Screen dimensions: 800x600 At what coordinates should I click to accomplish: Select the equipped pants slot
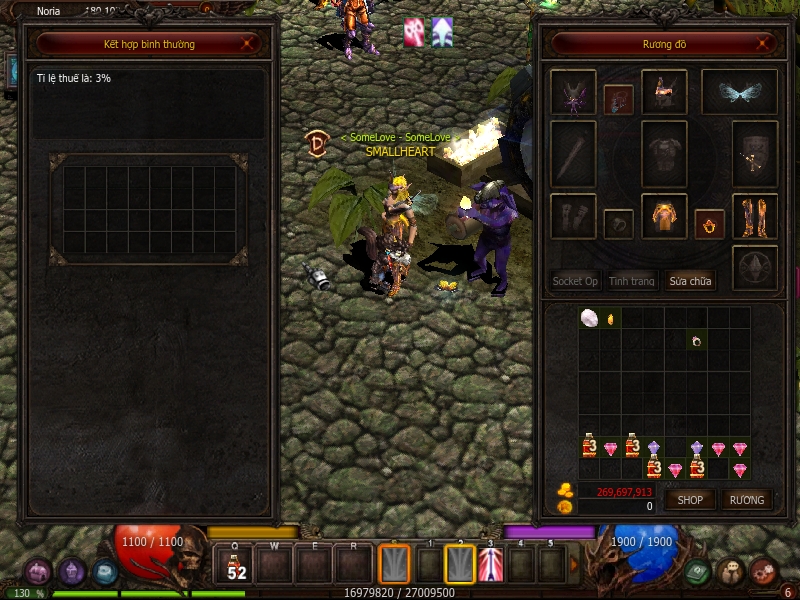click(x=663, y=216)
